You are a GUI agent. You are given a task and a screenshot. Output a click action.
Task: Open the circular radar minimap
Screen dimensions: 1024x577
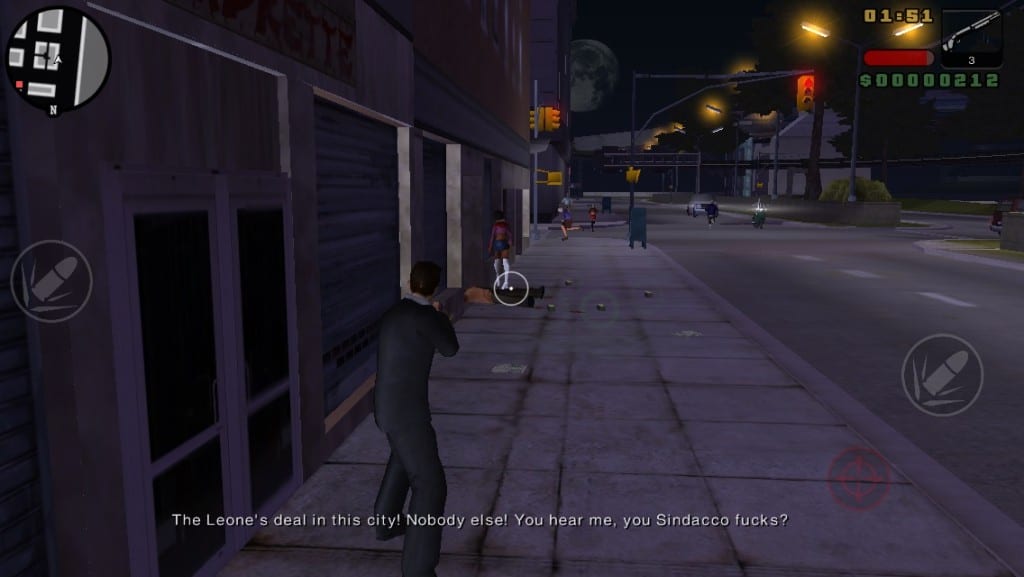tap(57, 57)
